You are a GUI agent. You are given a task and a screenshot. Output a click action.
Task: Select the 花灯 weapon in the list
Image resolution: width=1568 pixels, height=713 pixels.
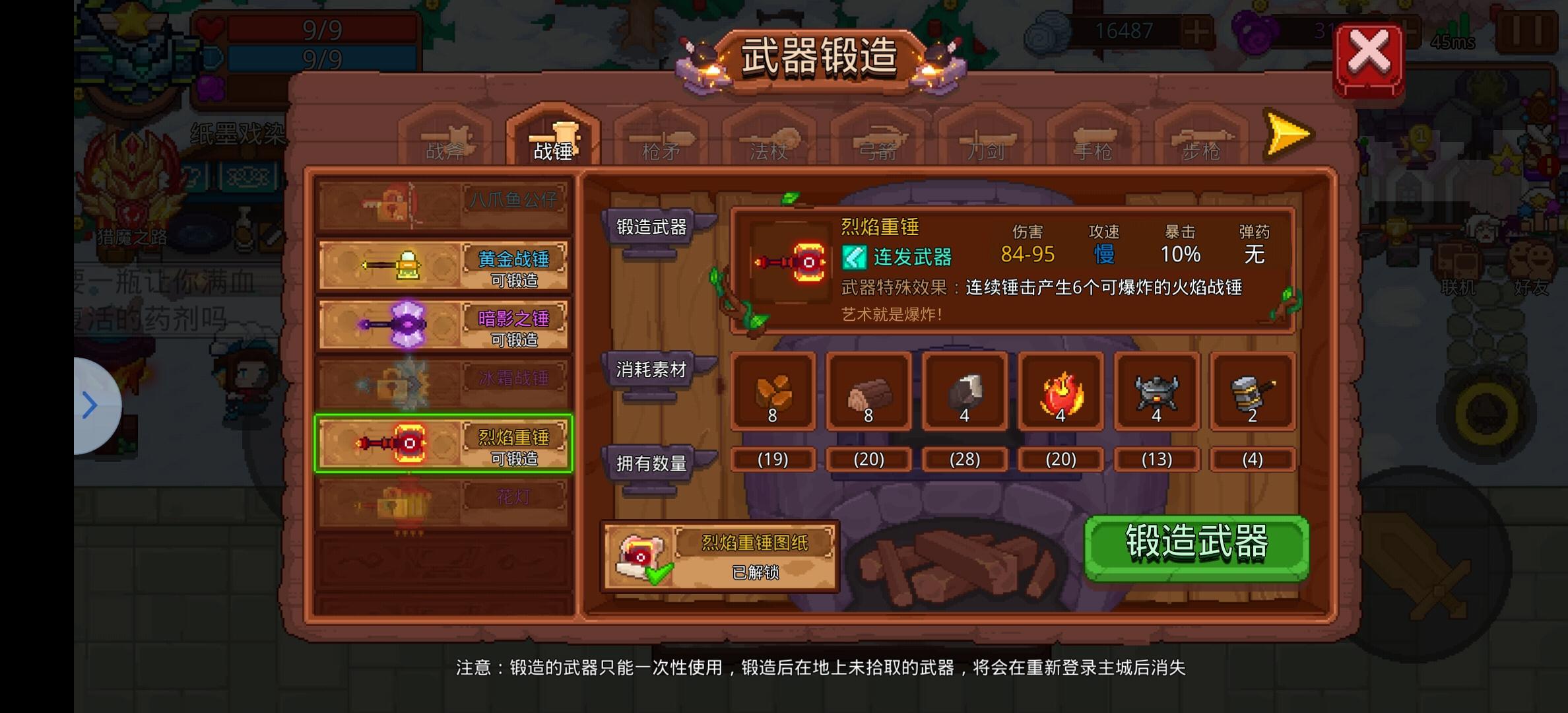click(443, 500)
